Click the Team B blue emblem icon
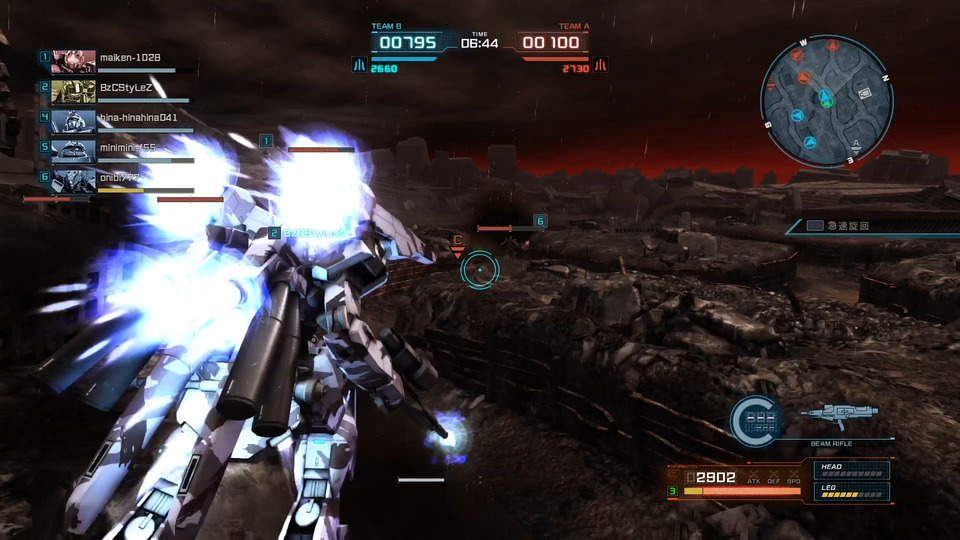Viewport: 960px width, 540px height. pyautogui.click(x=358, y=65)
